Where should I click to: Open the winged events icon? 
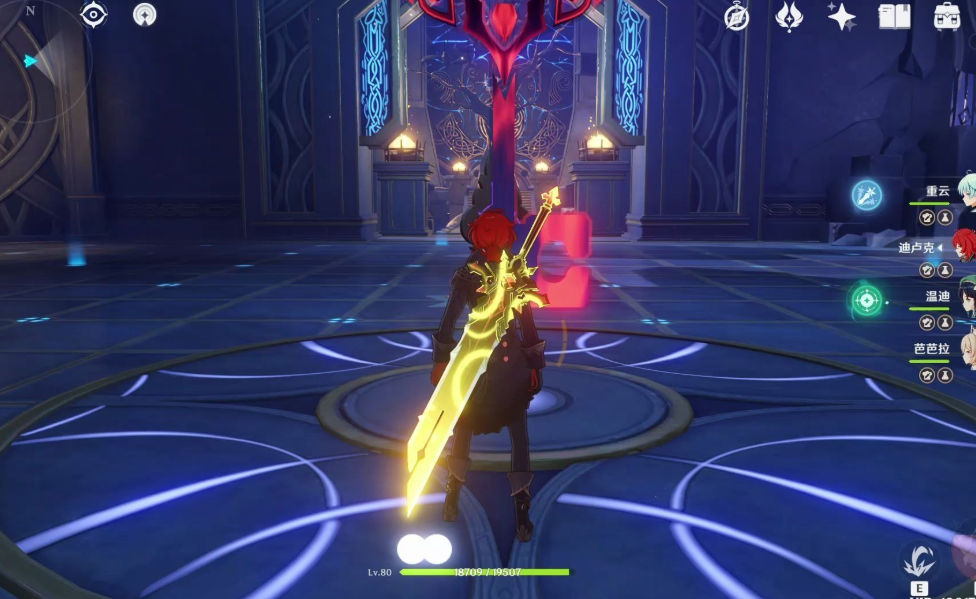[790, 16]
